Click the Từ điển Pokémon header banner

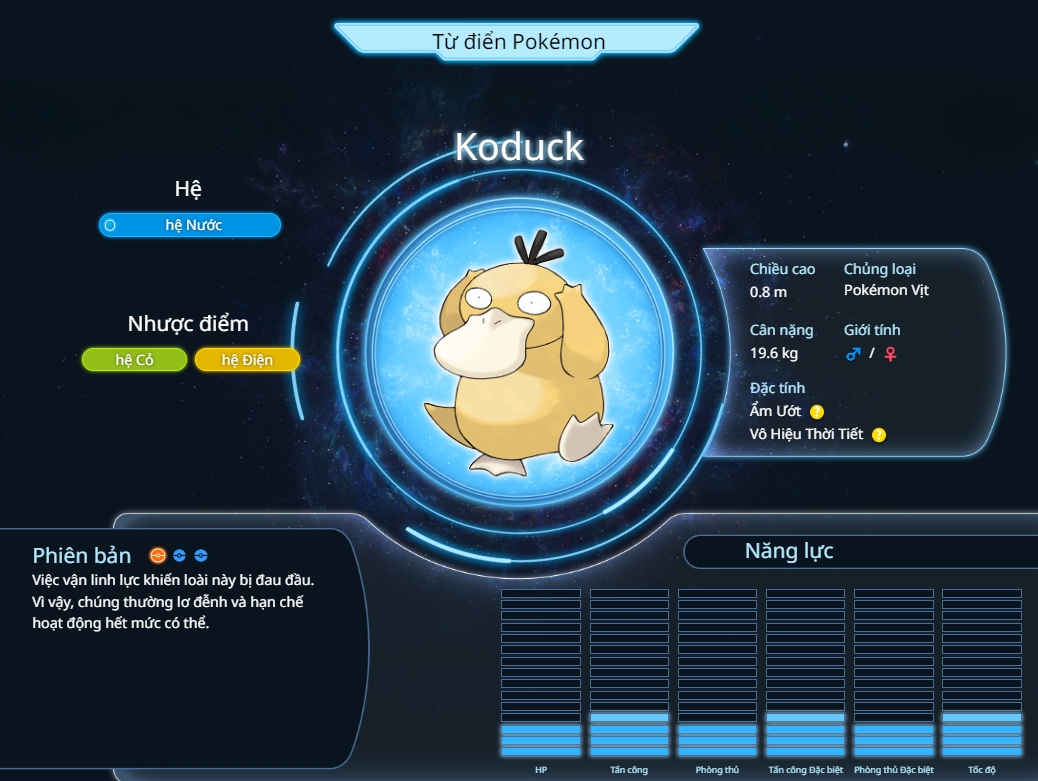517,41
